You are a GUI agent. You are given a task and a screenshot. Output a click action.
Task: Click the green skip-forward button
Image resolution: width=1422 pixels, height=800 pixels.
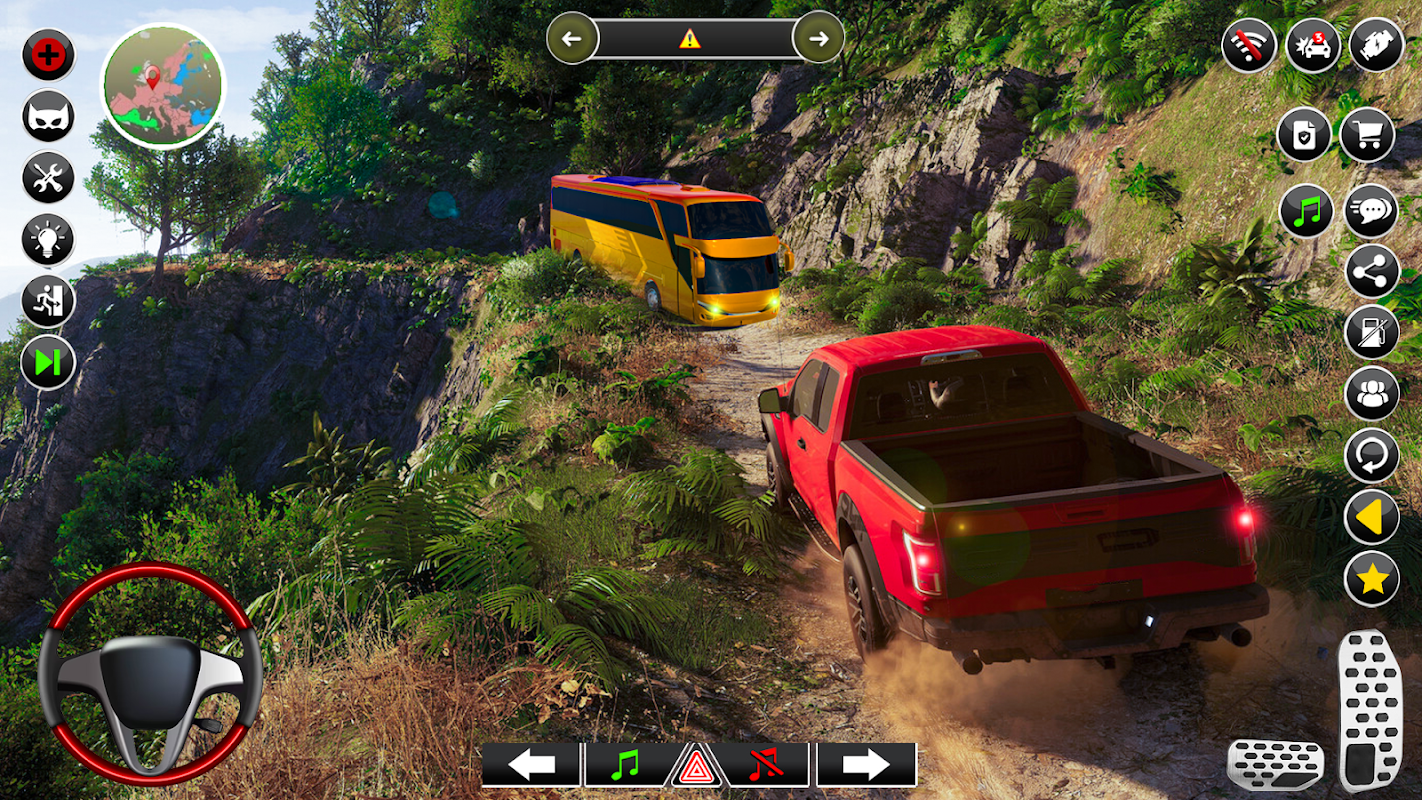[48, 362]
